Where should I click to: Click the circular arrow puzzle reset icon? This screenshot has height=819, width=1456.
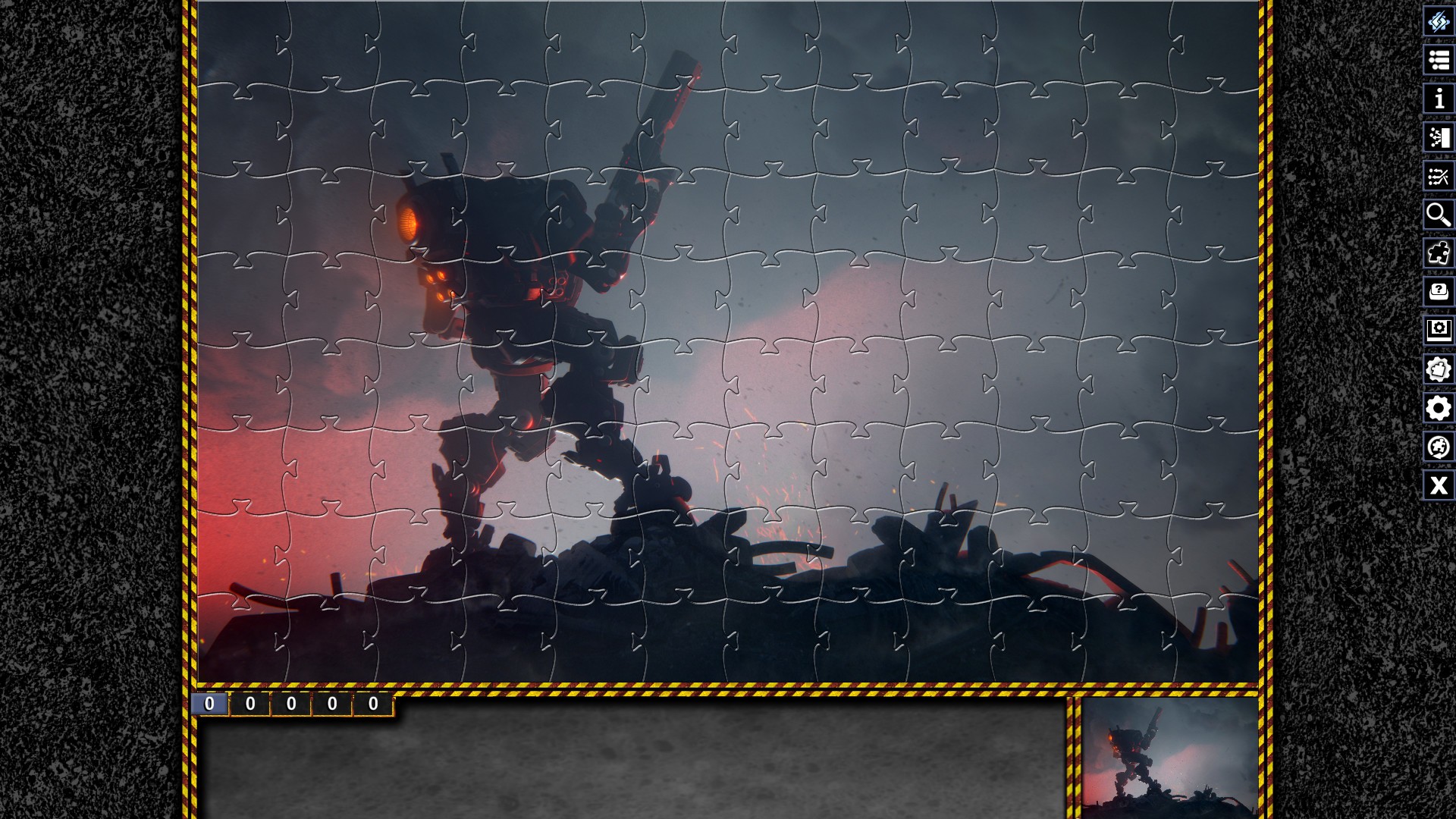(x=1439, y=447)
